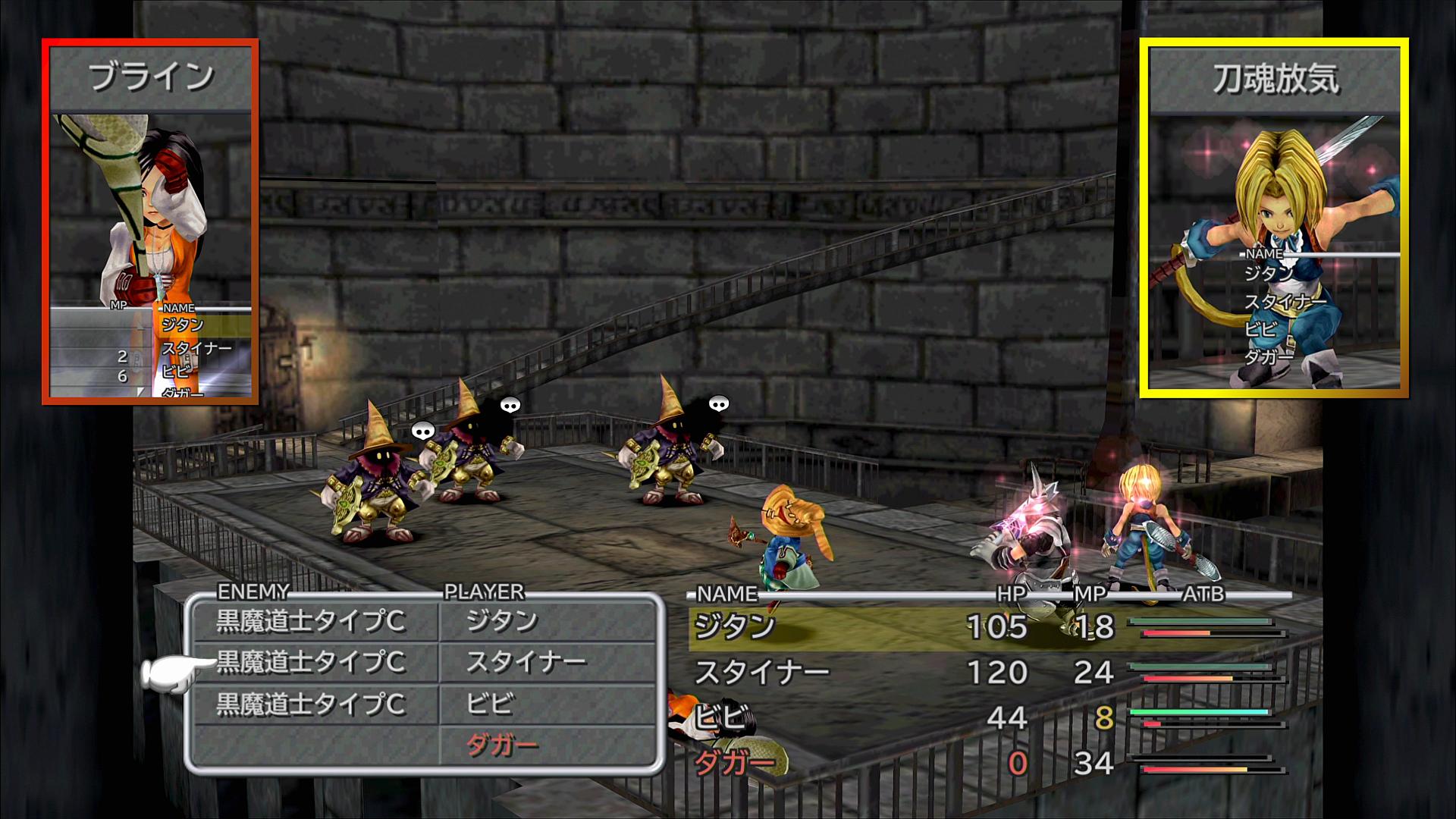Select ビビ's row showing 44 HP
The height and width of the screenshot is (819, 1456).
(986, 717)
